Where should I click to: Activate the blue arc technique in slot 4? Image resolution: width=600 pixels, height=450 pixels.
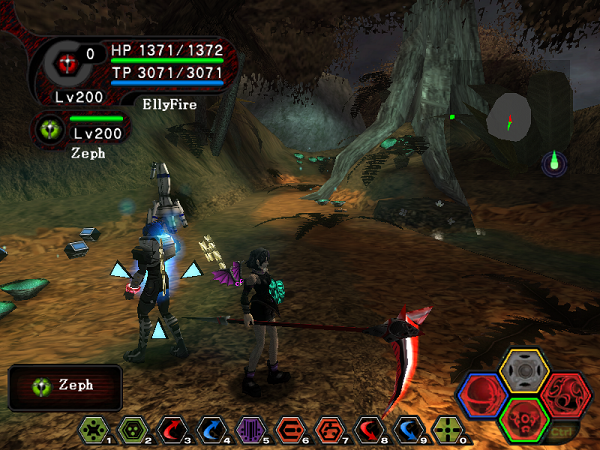click(211, 429)
